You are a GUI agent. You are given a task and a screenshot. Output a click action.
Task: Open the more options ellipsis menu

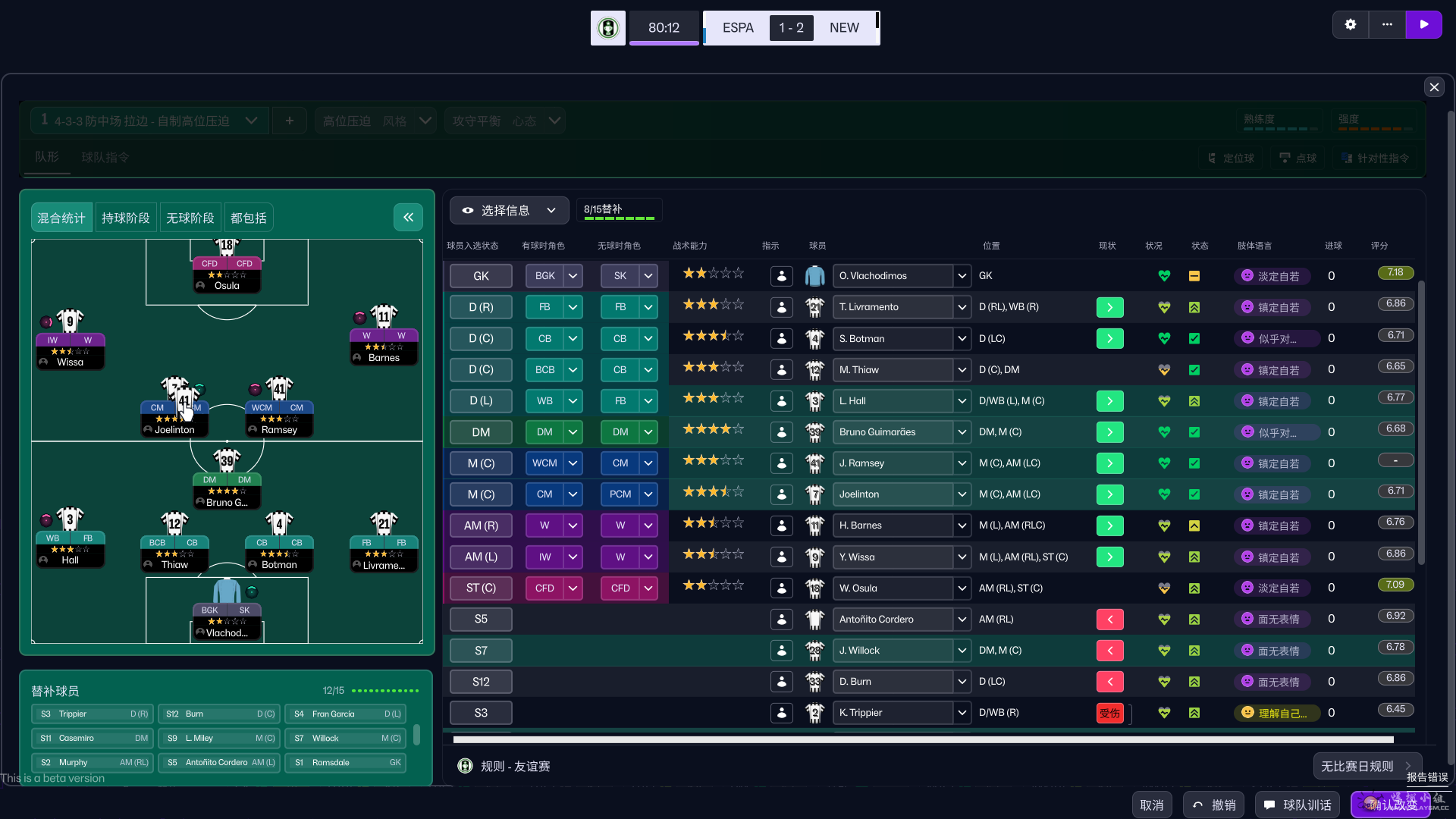(x=1387, y=24)
